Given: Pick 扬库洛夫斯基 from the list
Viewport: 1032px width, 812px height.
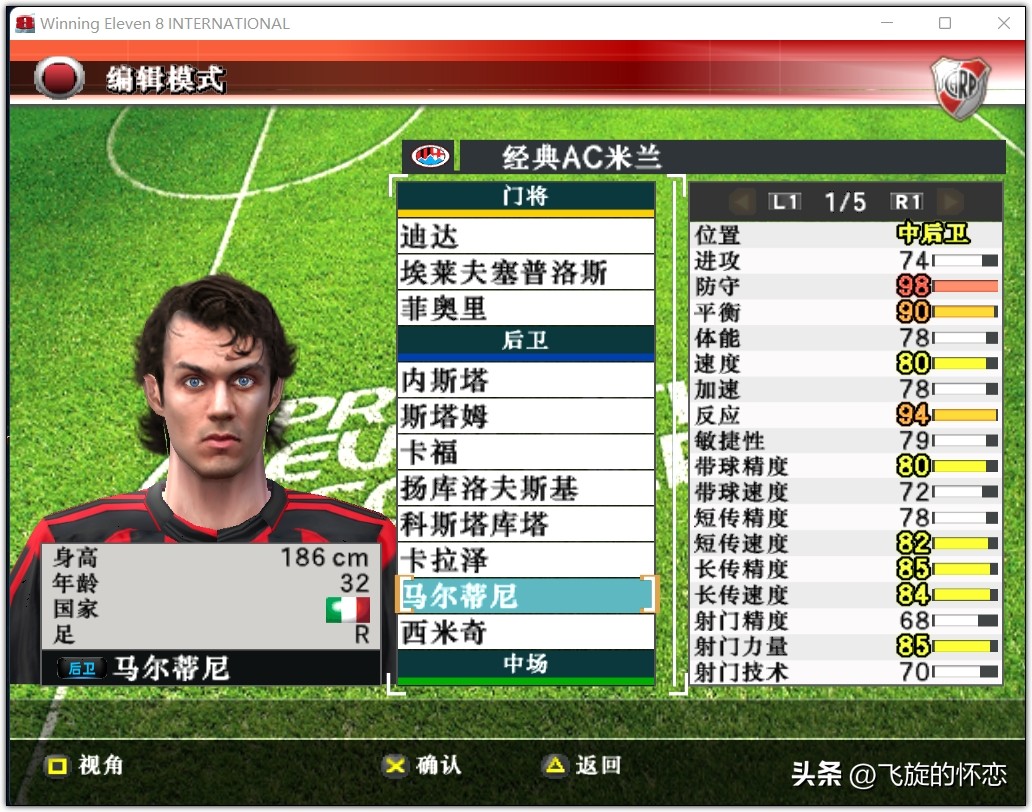Looking at the screenshot, I should 525,489.
